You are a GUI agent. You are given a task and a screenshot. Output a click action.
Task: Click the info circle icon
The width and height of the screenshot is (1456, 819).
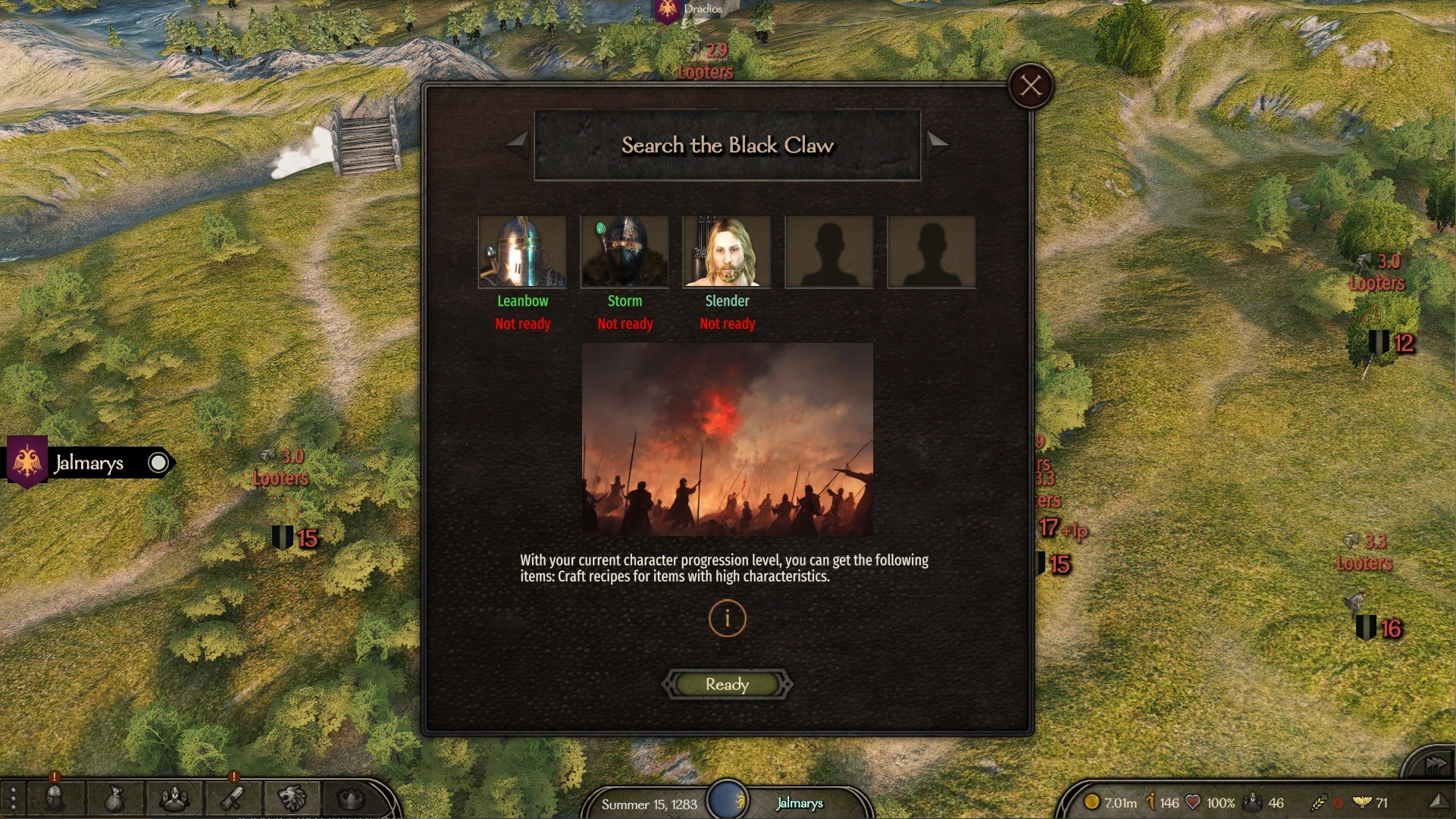(727, 618)
